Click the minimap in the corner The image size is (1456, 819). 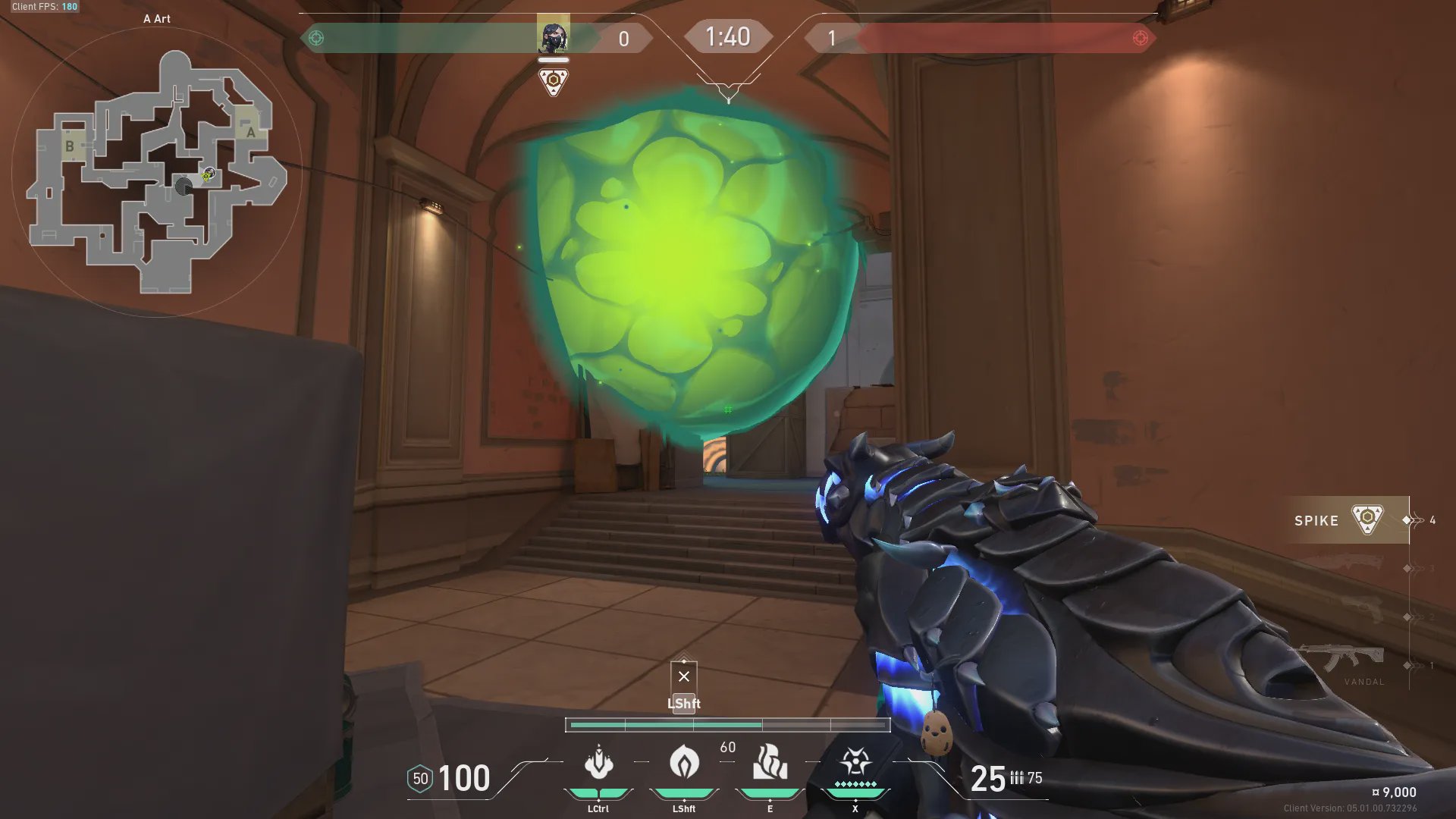(x=157, y=173)
